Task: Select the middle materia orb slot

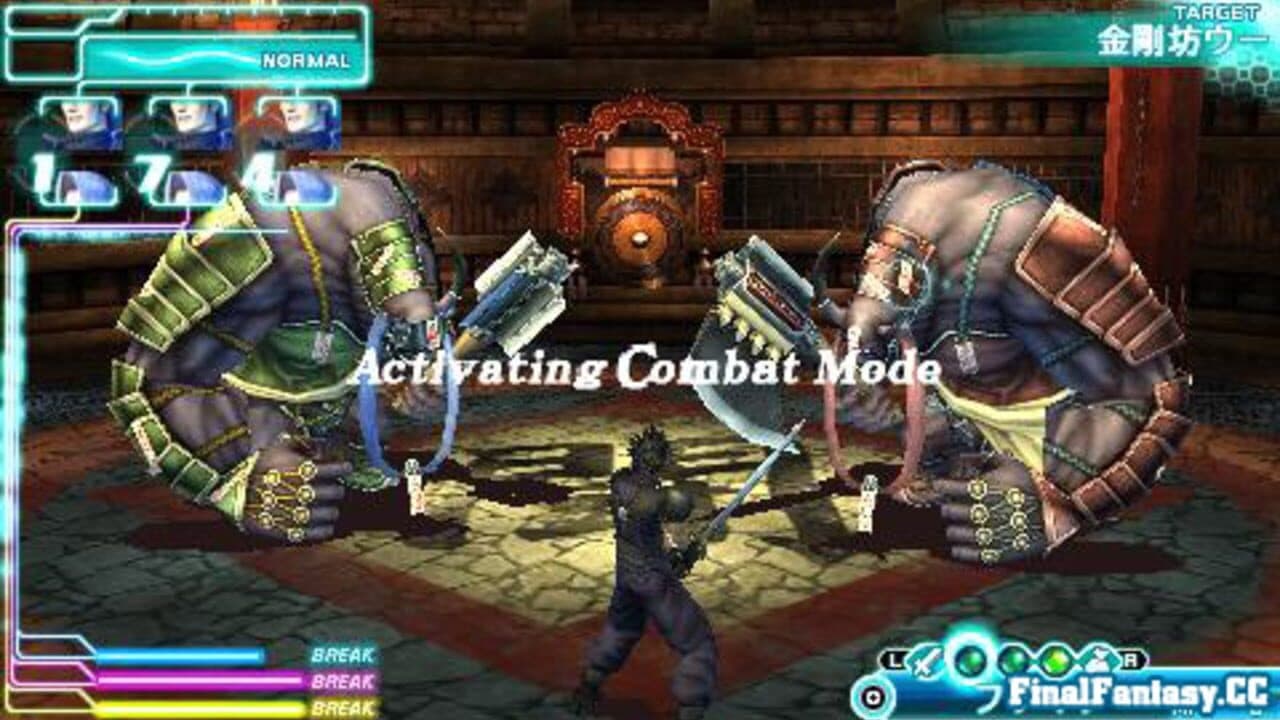Action: 1012,660
